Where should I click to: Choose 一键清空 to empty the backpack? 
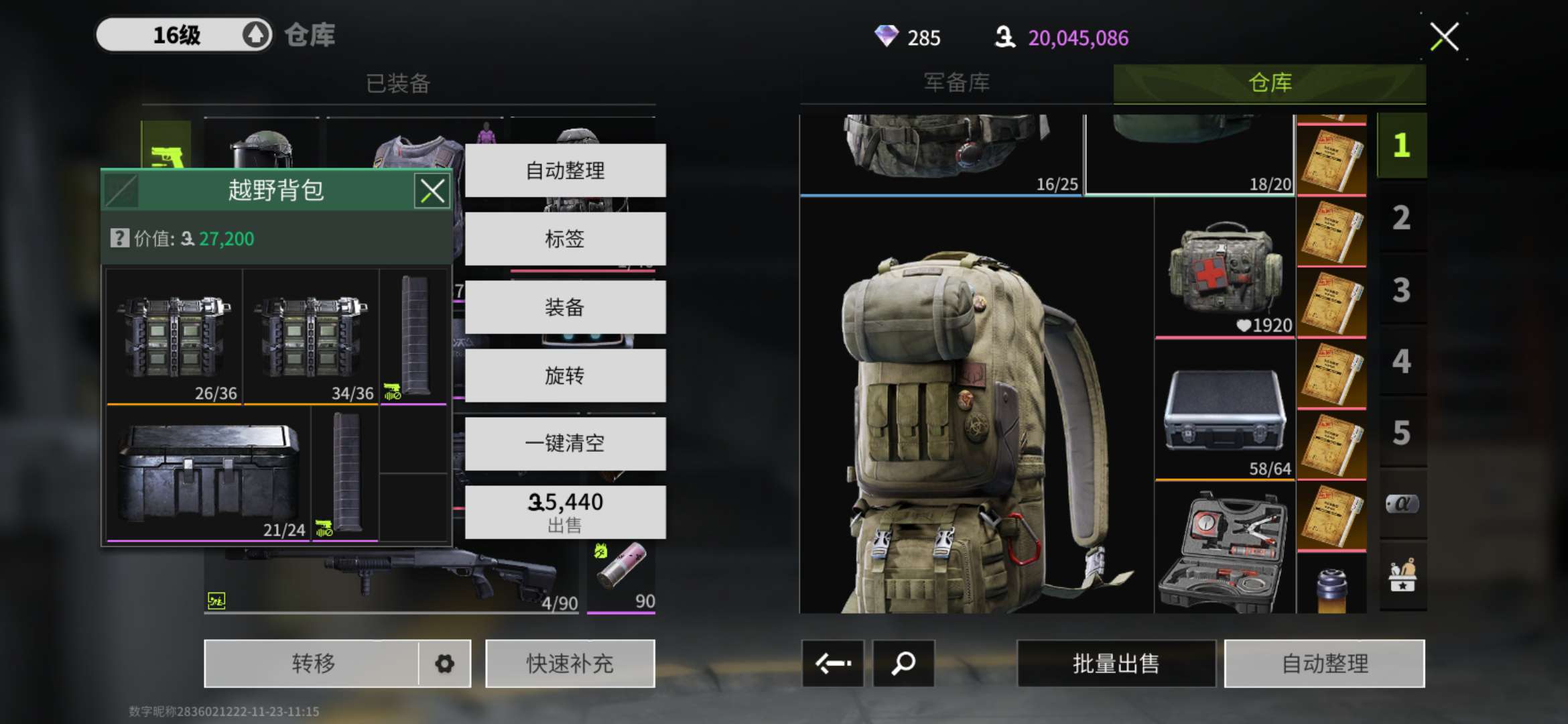565,443
